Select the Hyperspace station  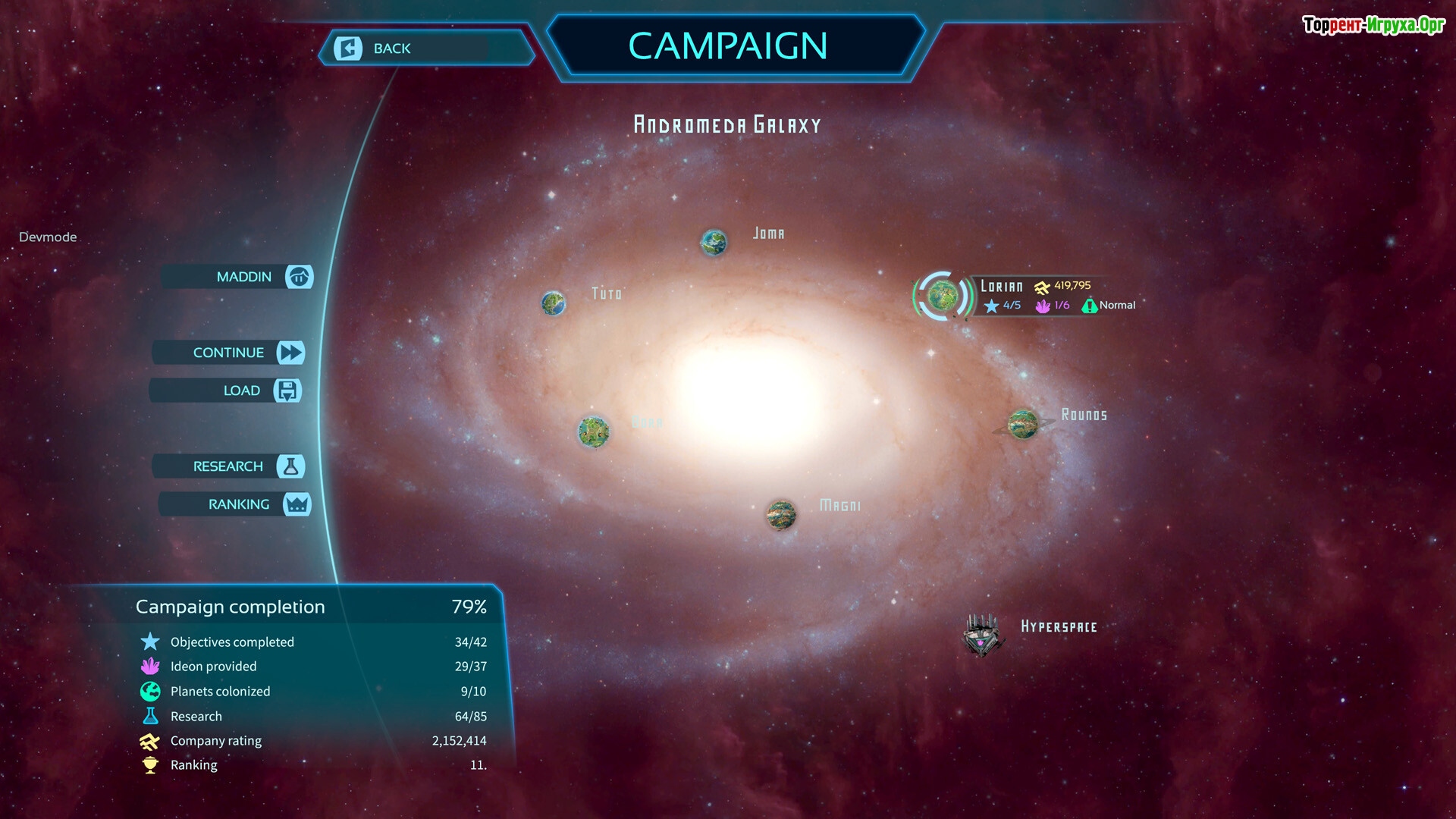pyautogui.click(x=982, y=635)
